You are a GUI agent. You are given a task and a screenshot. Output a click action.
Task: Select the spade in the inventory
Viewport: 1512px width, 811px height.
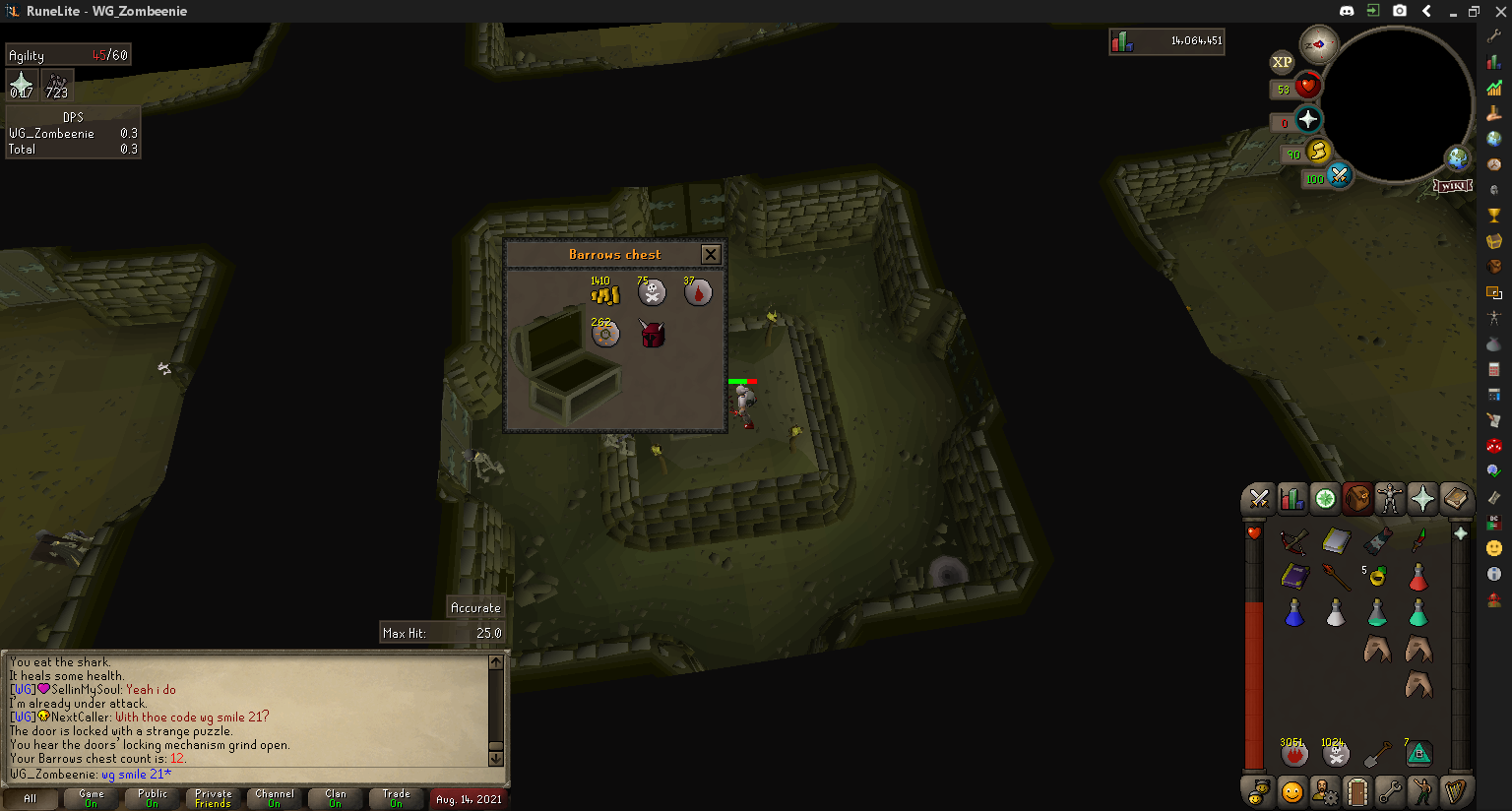1377,755
